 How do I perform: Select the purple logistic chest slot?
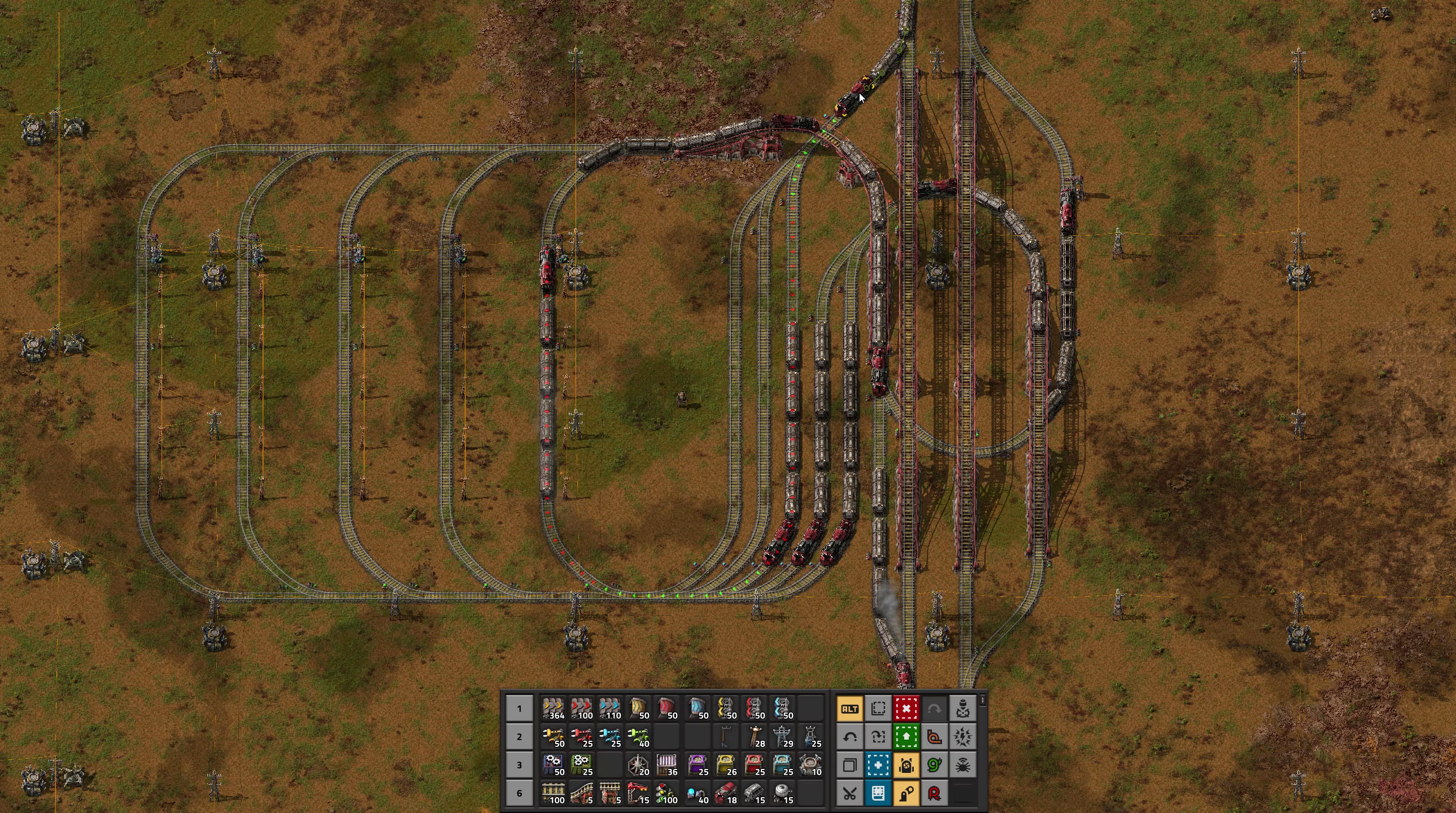(x=698, y=765)
